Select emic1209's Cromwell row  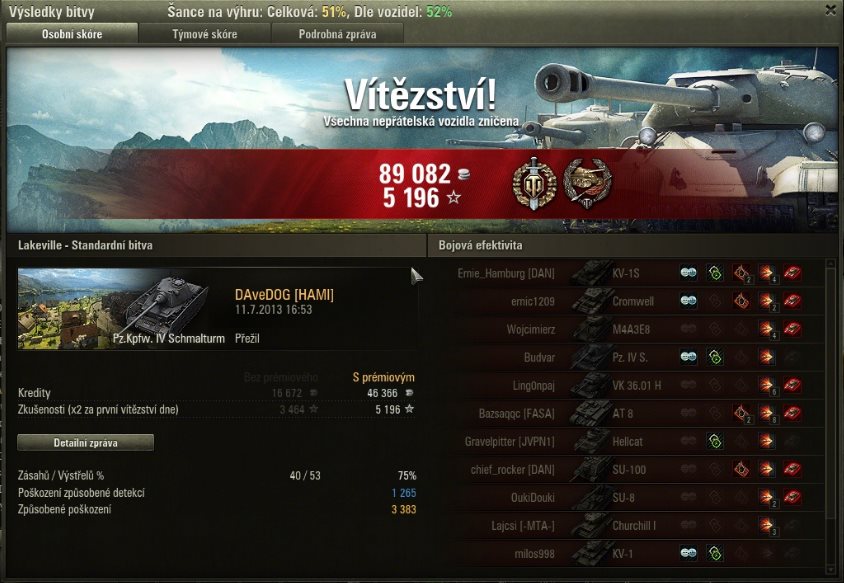tap(630, 300)
